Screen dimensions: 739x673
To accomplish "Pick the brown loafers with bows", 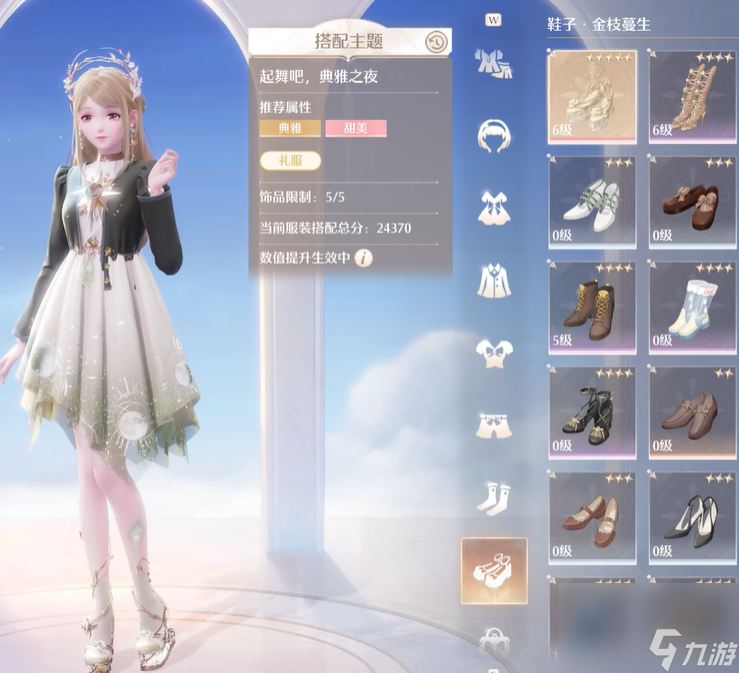I will [692, 199].
